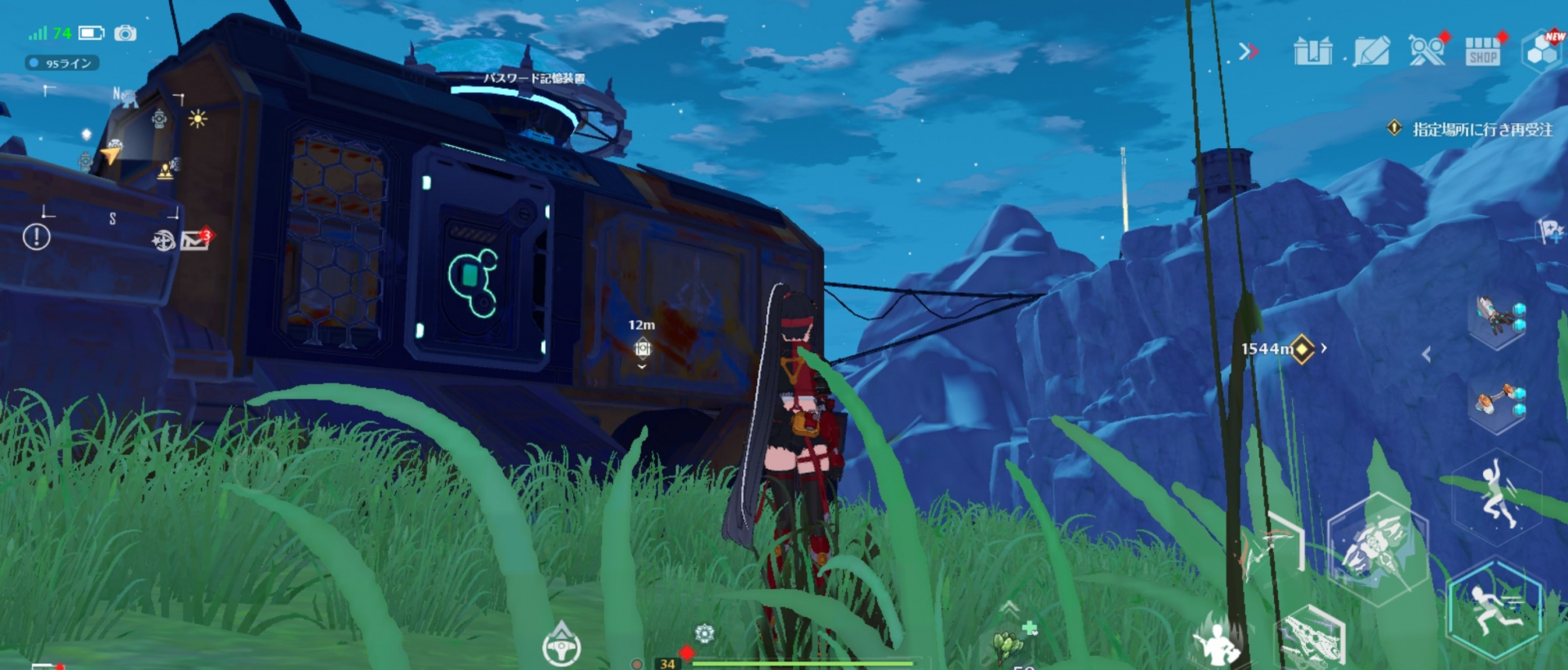
Task: Open the flag icon with plus sign
Action: pos(1548,231)
